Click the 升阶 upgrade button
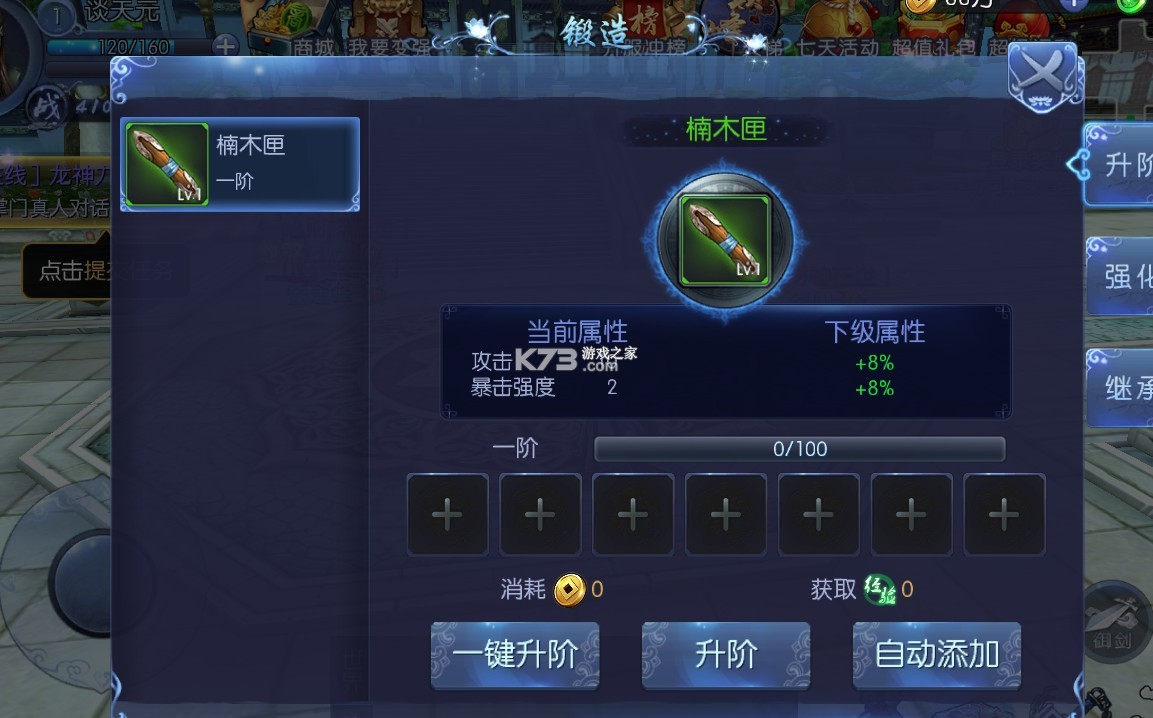This screenshot has height=718, width=1153. pyautogui.click(x=726, y=654)
